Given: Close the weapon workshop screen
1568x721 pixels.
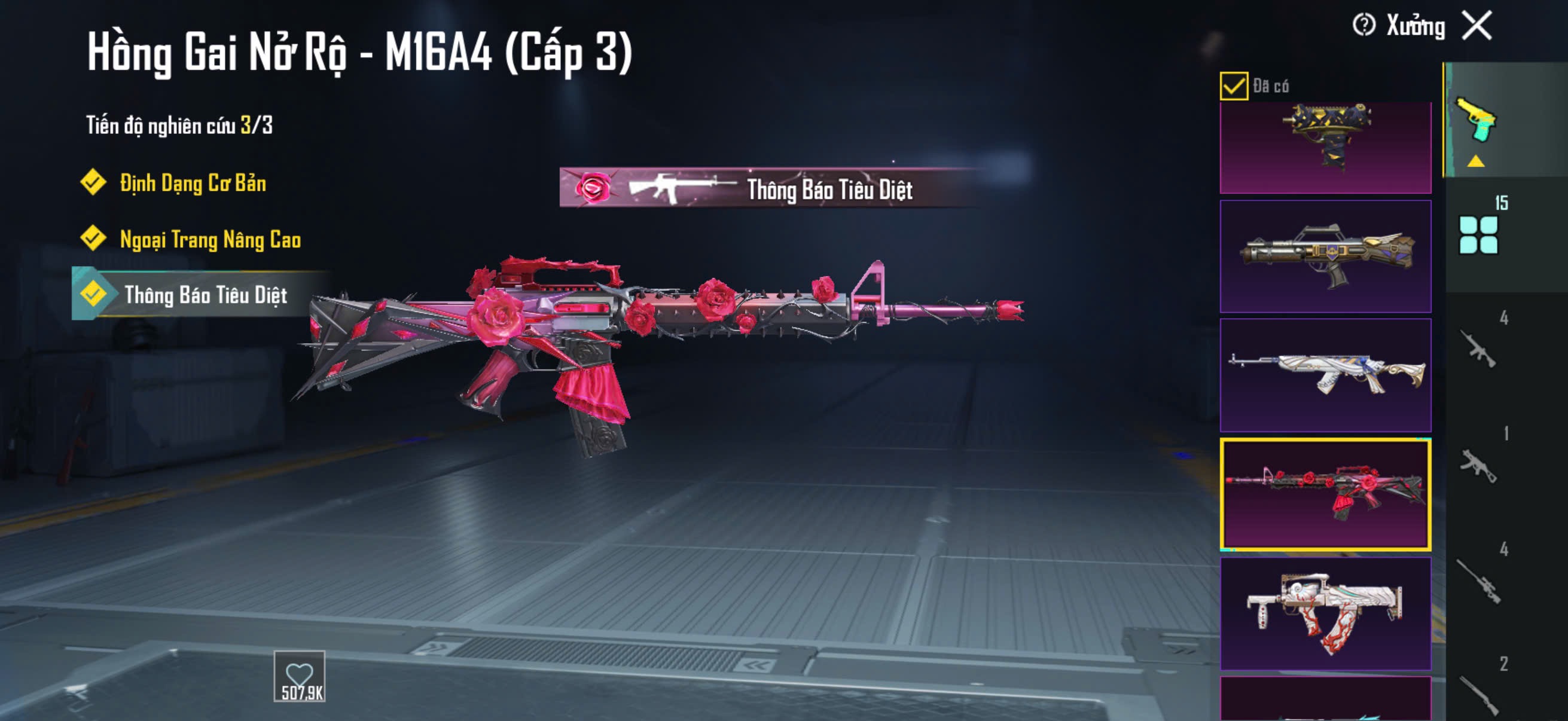Looking at the screenshot, I should pos(1477,26).
